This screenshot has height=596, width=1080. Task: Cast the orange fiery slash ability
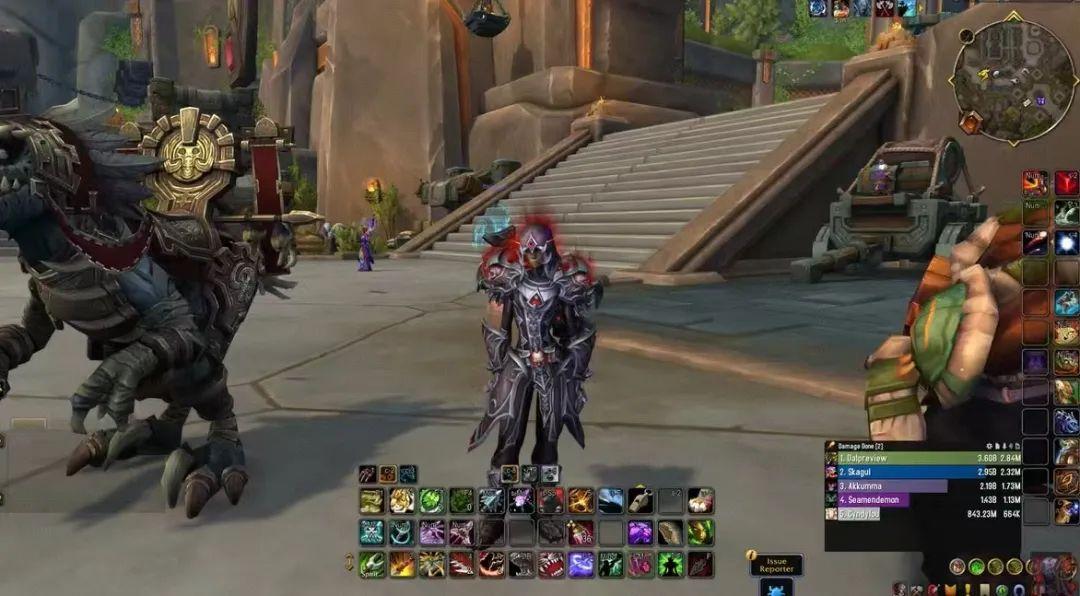401,564
